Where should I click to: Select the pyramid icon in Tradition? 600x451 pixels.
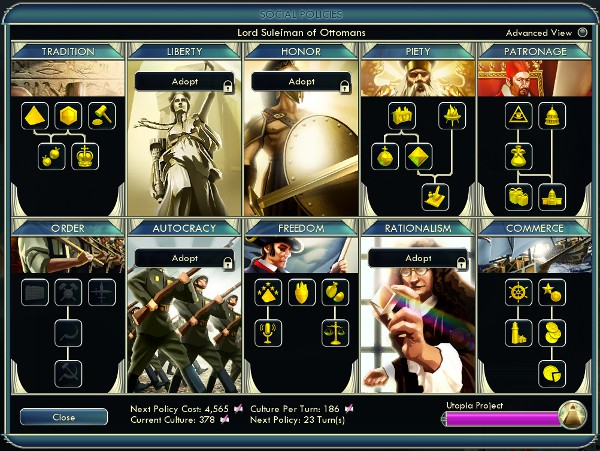35,116
